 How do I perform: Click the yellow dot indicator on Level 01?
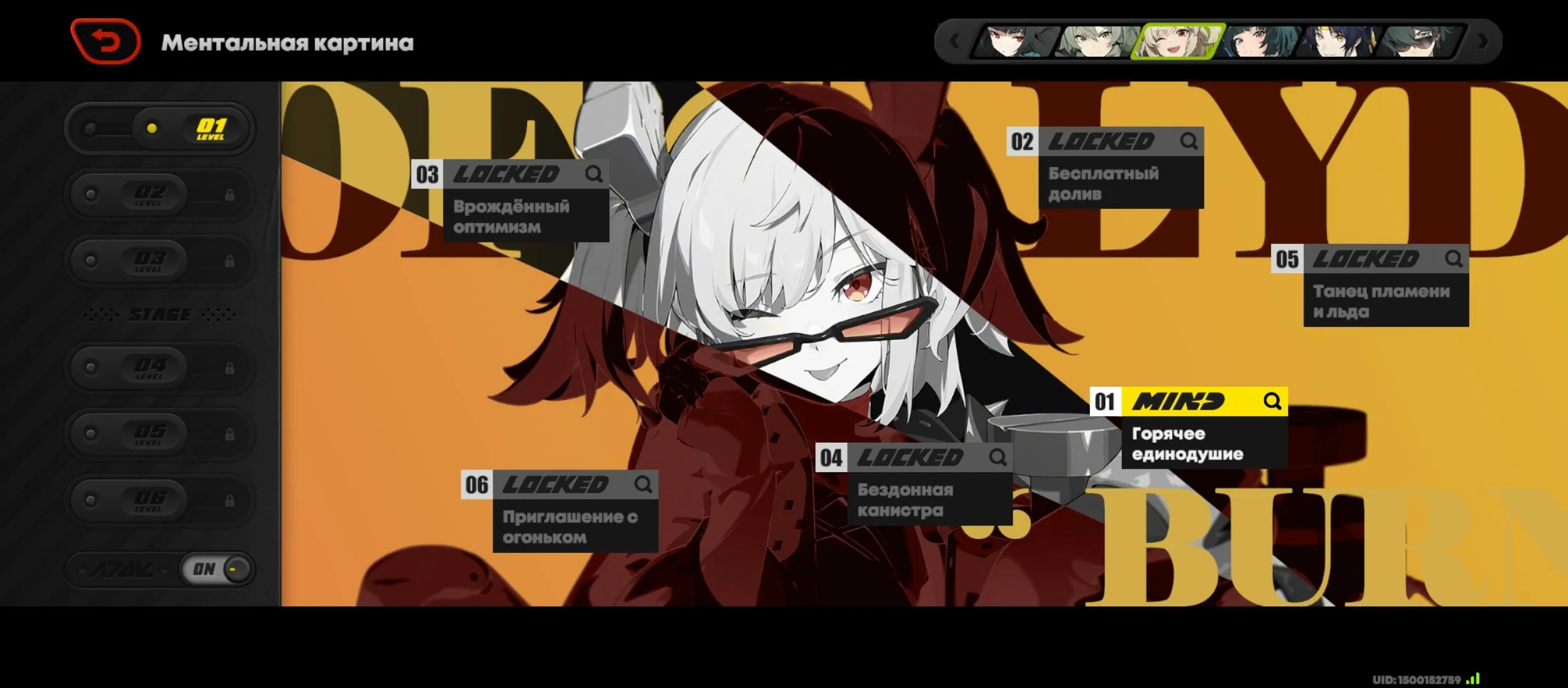[x=150, y=127]
